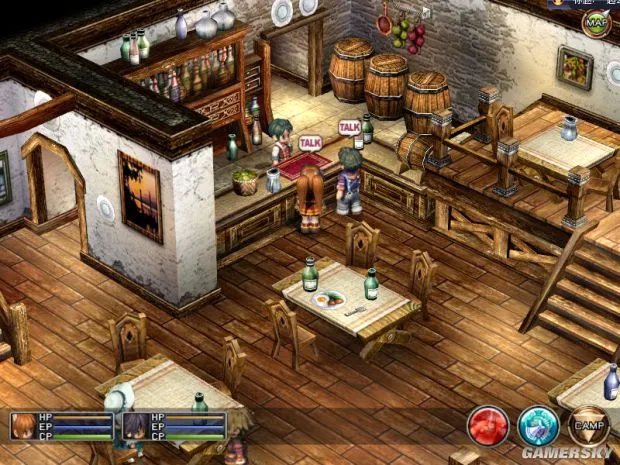Screen dimensions: 620x465
Task: Choose the TALK bubble by the bartender
Action: point(310,143)
